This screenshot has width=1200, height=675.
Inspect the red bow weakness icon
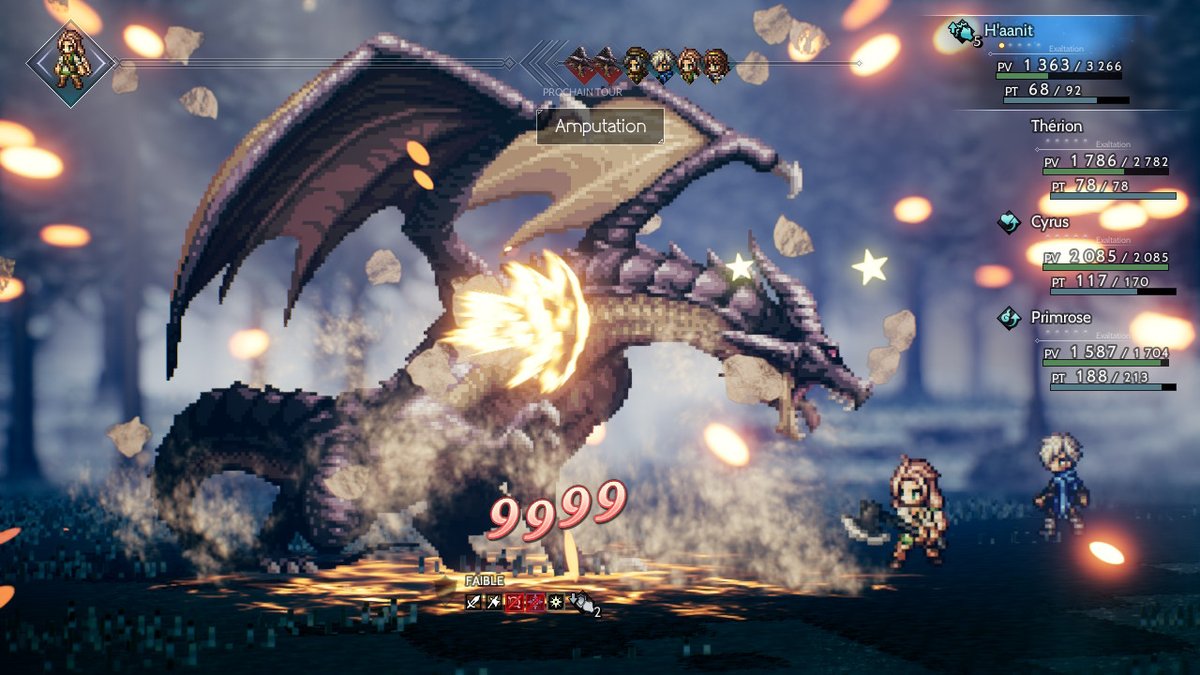(514, 602)
